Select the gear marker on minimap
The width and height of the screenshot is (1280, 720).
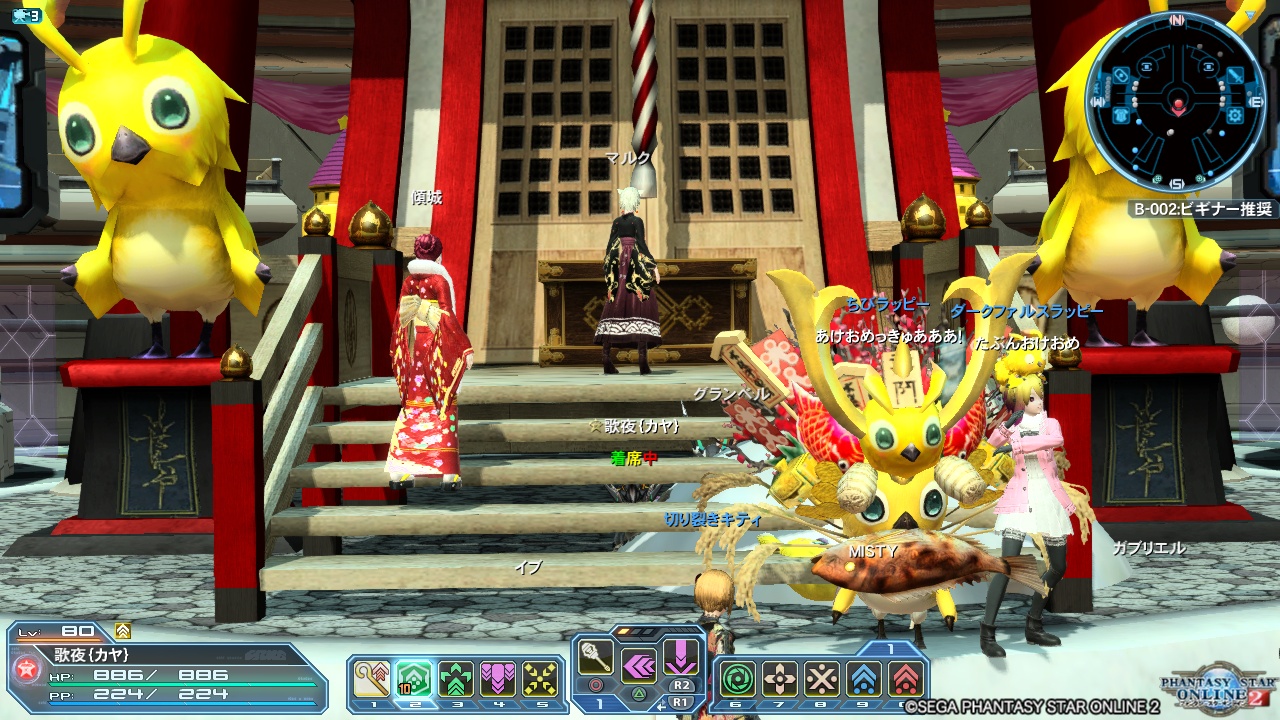tap(1236, 115)
